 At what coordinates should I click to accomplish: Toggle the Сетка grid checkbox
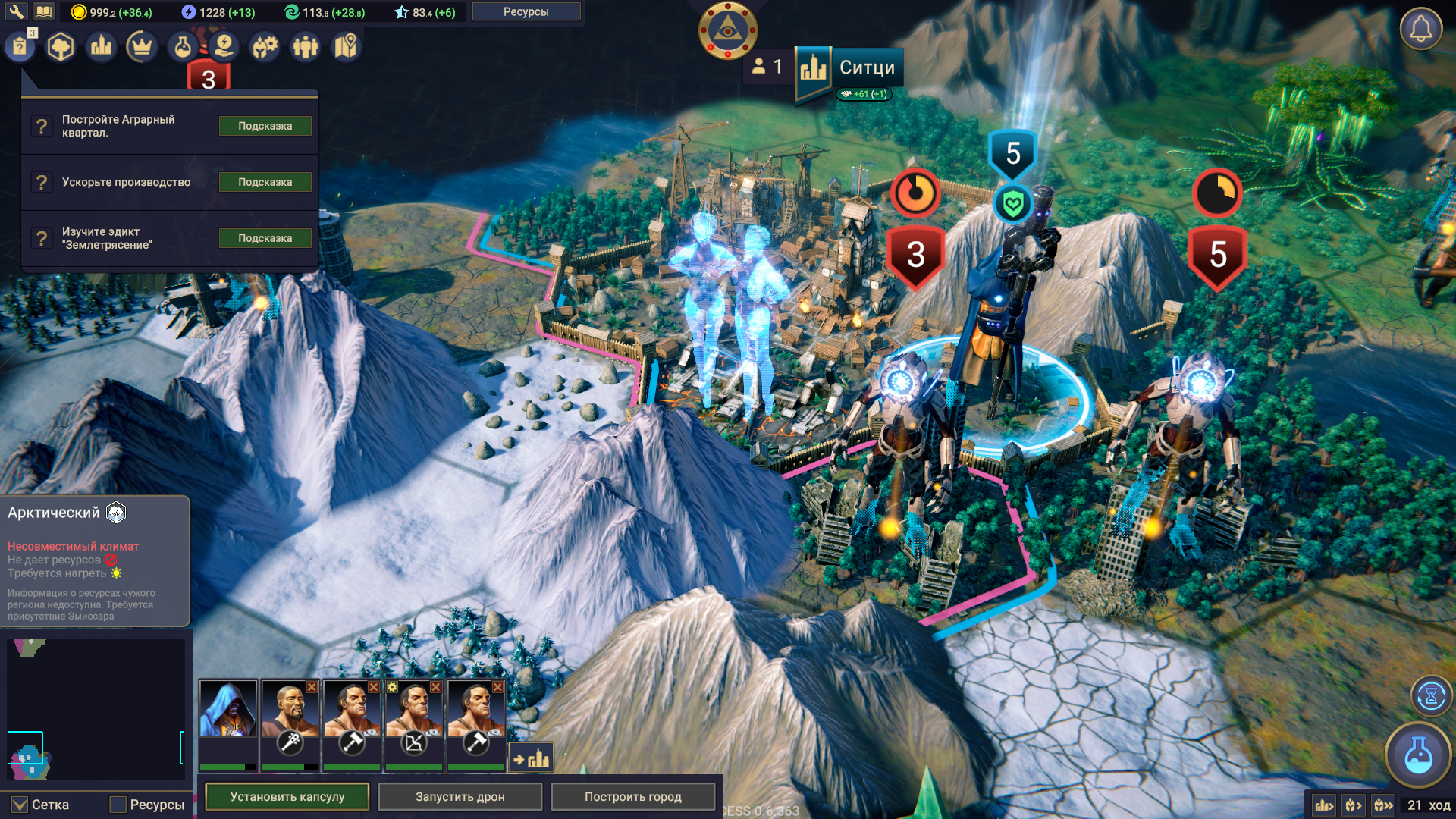coord(20,805)
